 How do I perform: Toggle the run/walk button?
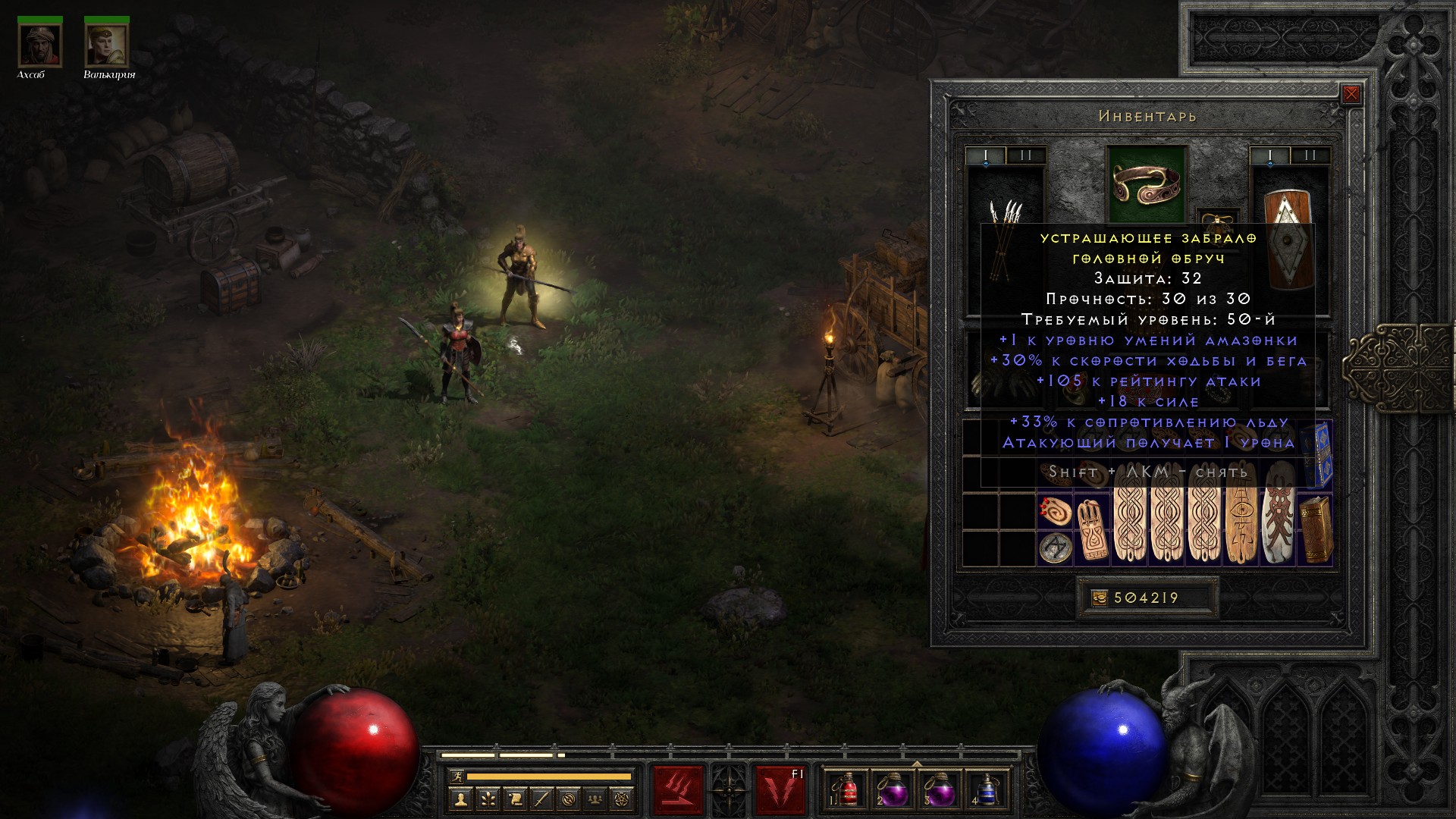click(457, 777)
